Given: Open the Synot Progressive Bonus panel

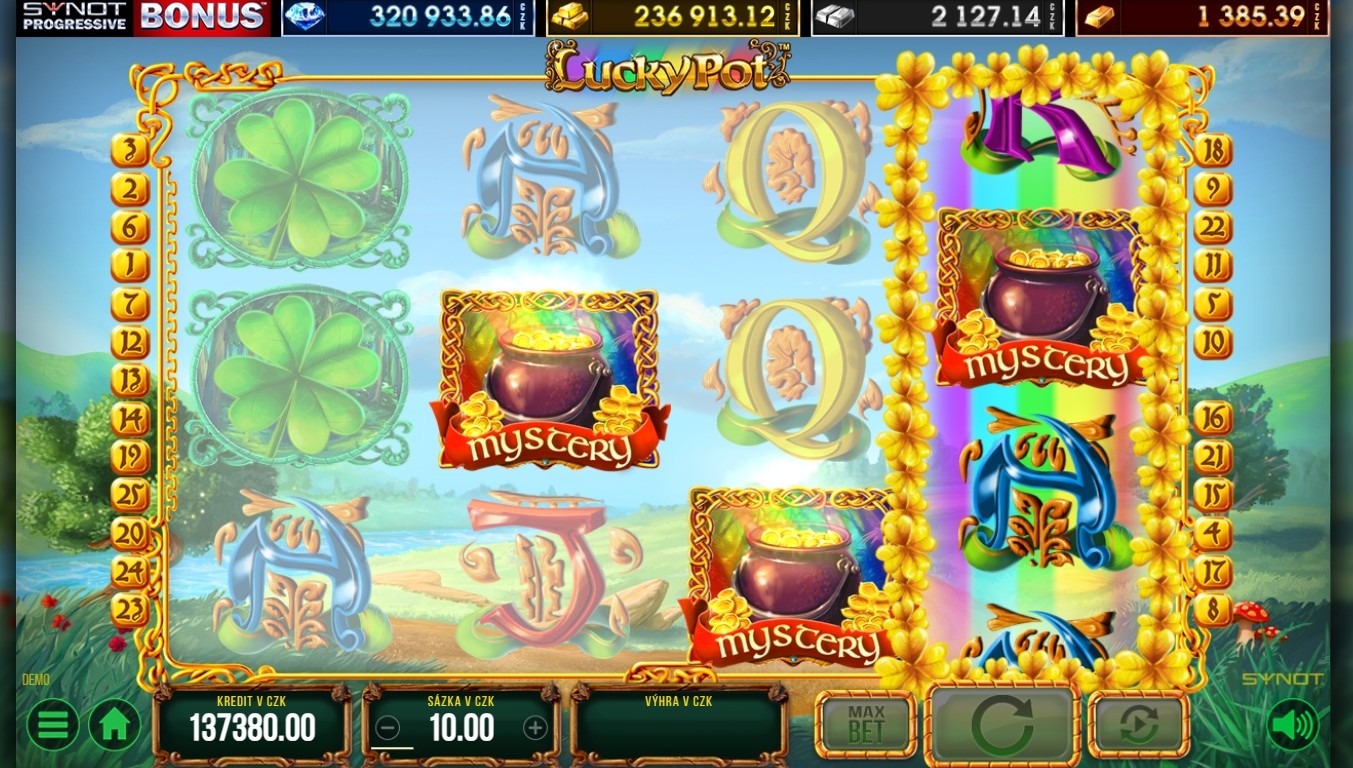Looking at the screenshot, I should pos(145,17).
